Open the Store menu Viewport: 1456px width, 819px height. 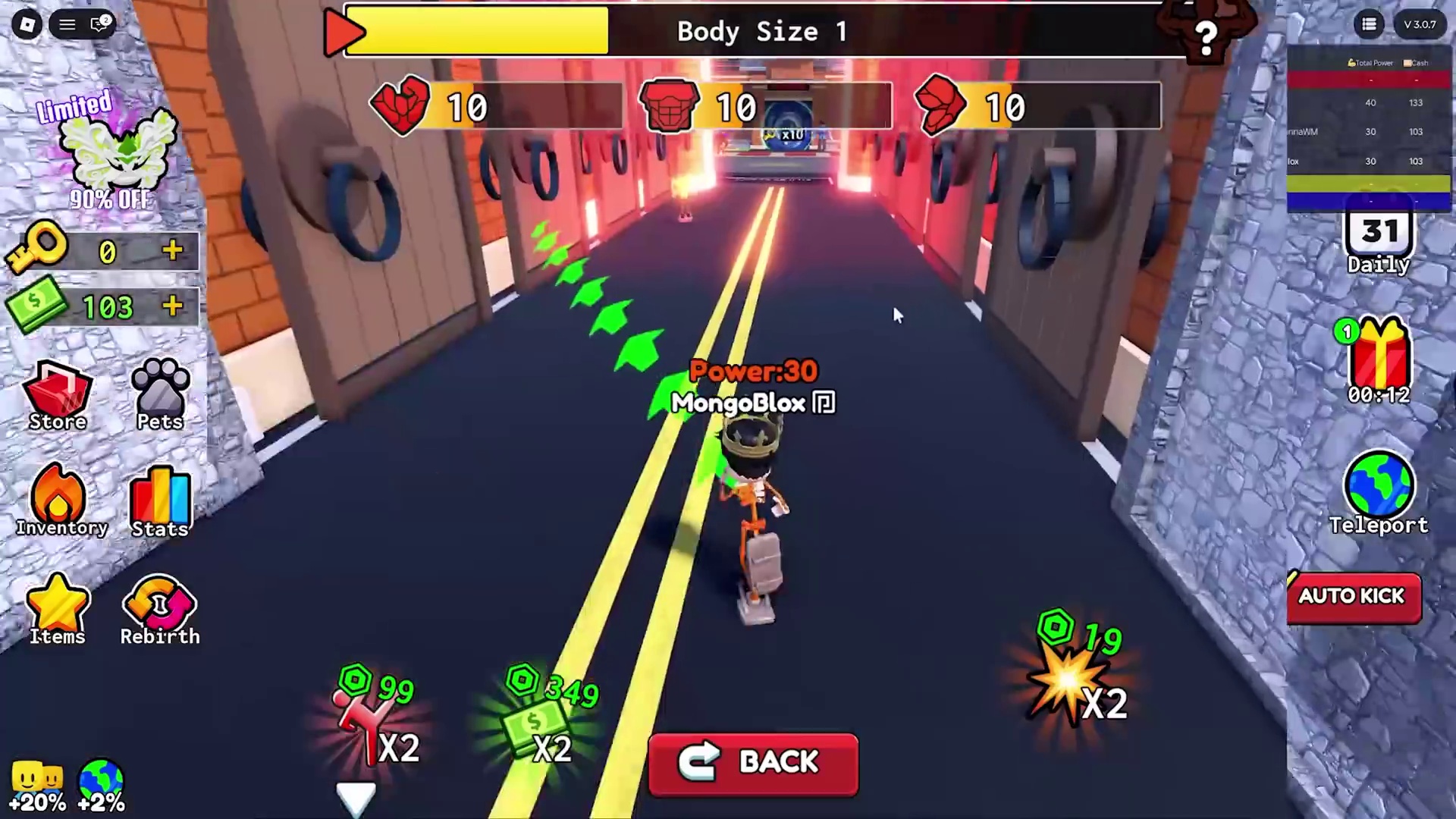pyautogui.click(x=58, y=396)
